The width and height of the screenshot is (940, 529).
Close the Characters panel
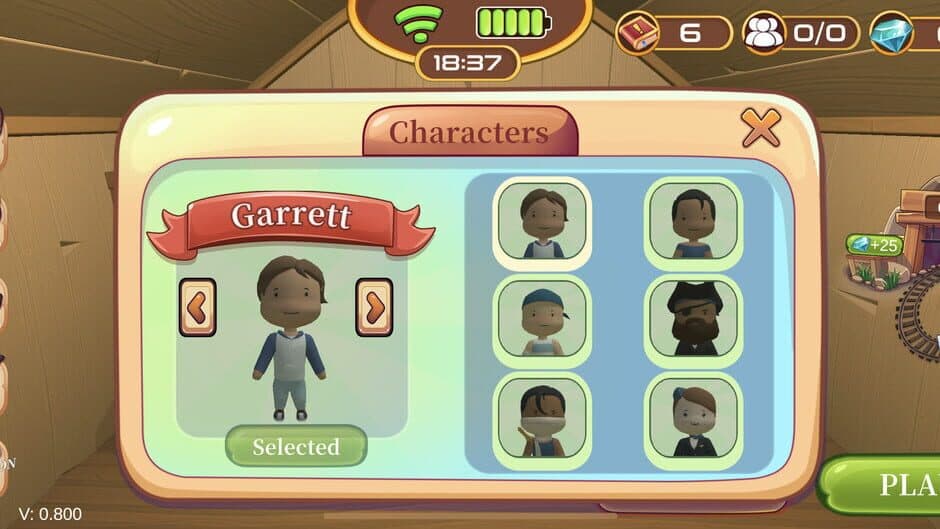[760, 128]
